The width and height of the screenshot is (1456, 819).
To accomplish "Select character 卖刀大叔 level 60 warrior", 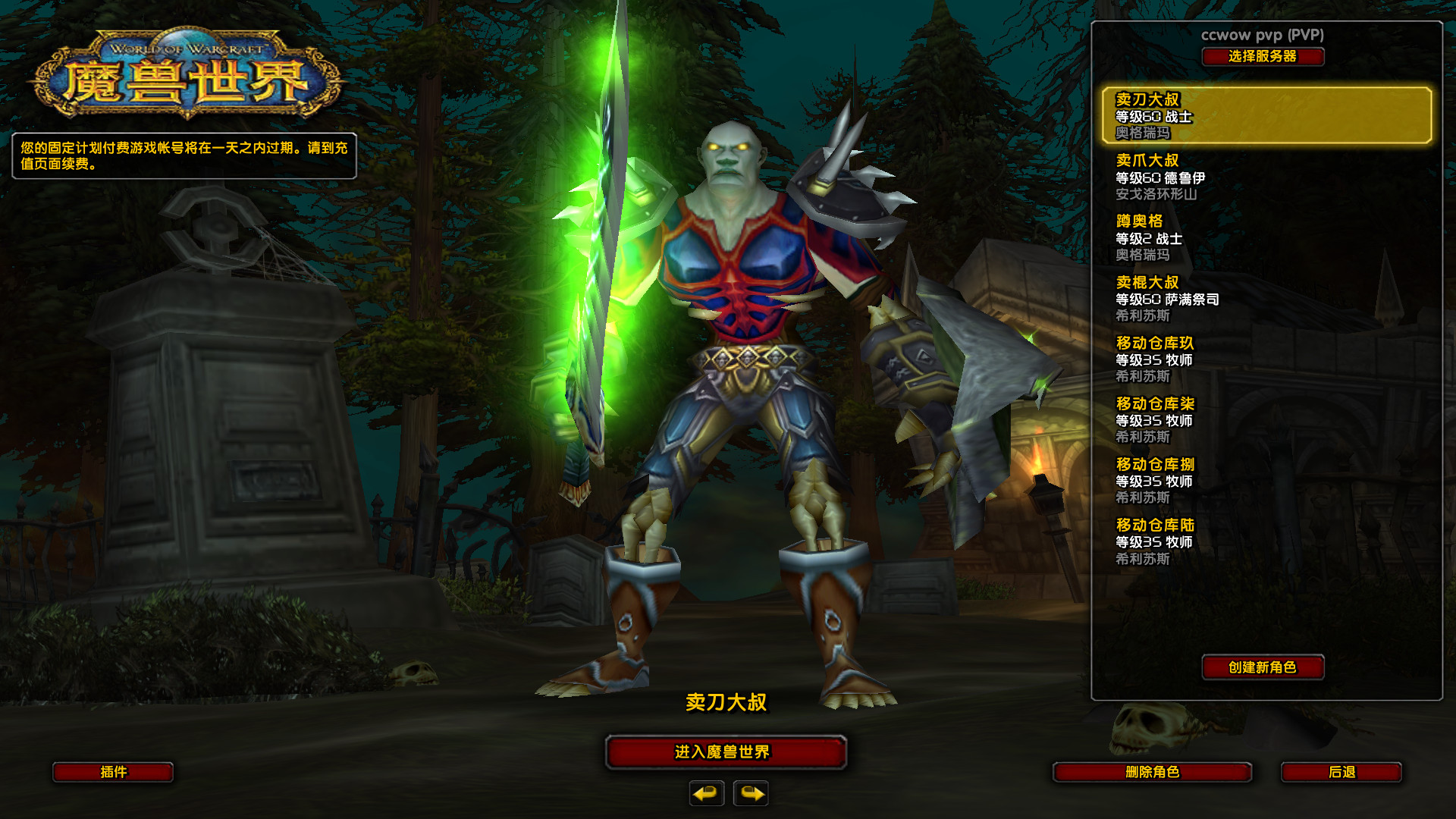I will [x=1266, y=116].
